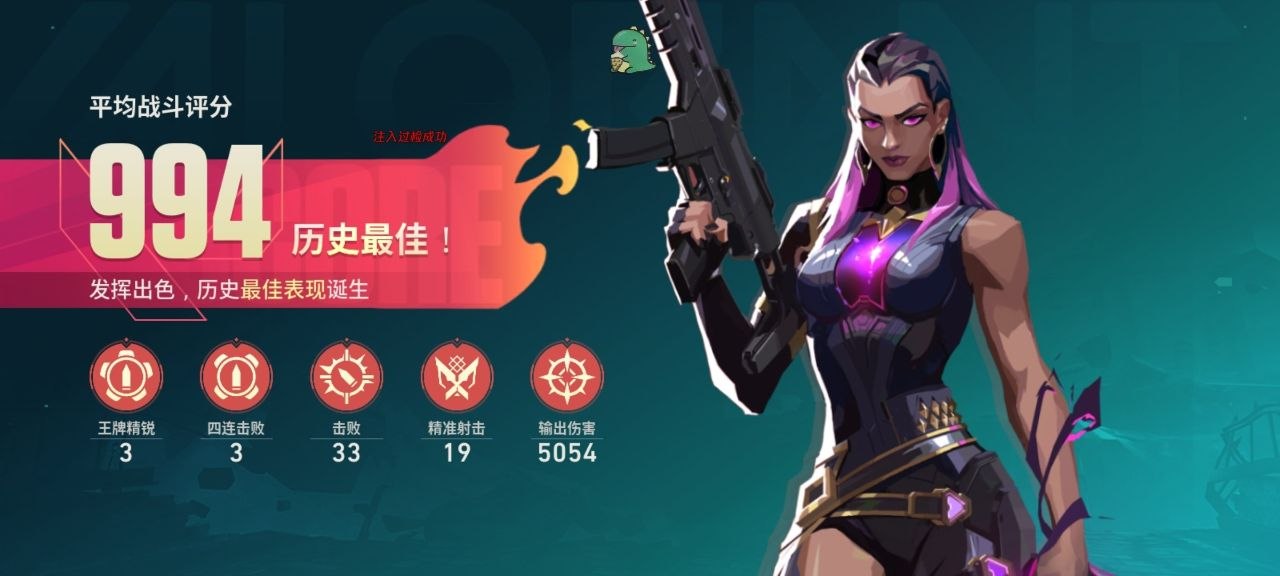Click the green dinosaur floating overlay icon
1280x576 pixels.
click(x=632, y=50)
